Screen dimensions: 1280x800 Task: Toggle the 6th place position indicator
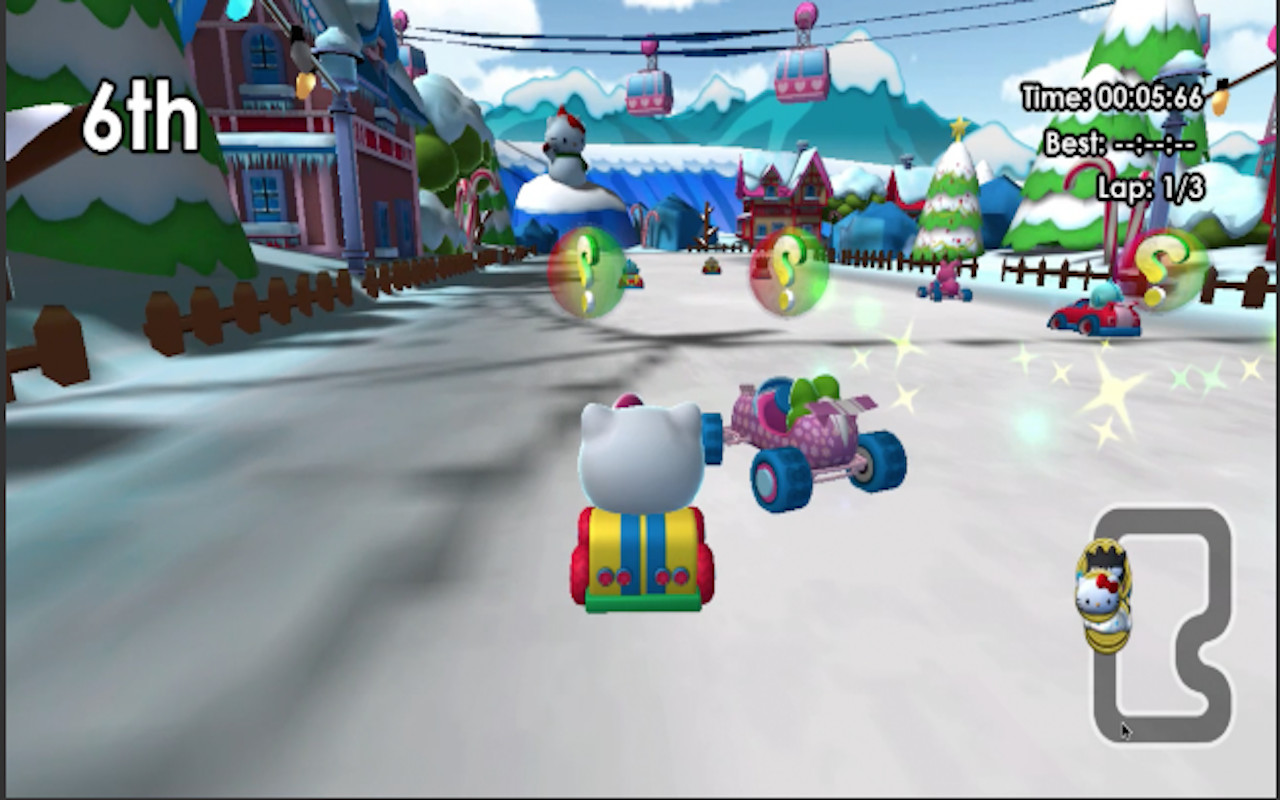pos(141,116)
